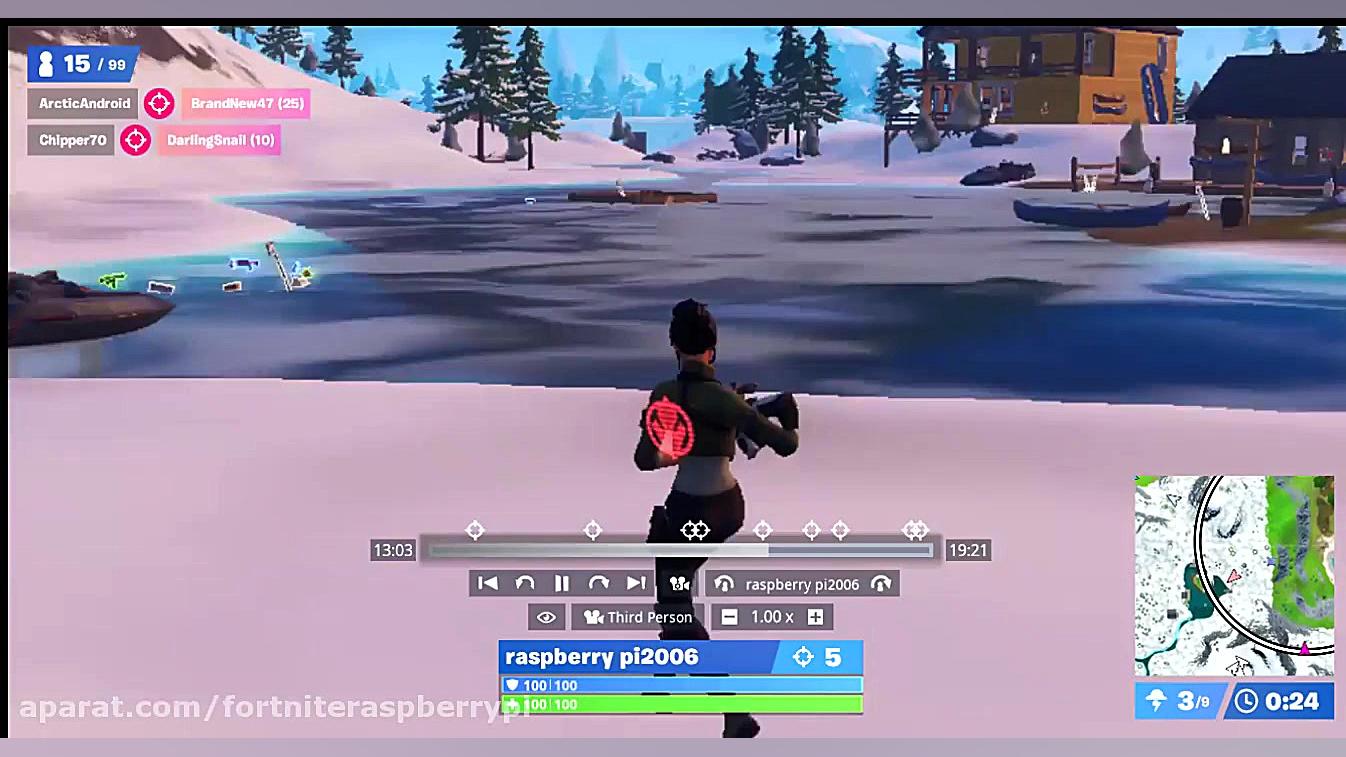The height and width of the screenshot is (757, 1346).
Task: Skip to the start of the replay
Action: [x=487, y=583]
